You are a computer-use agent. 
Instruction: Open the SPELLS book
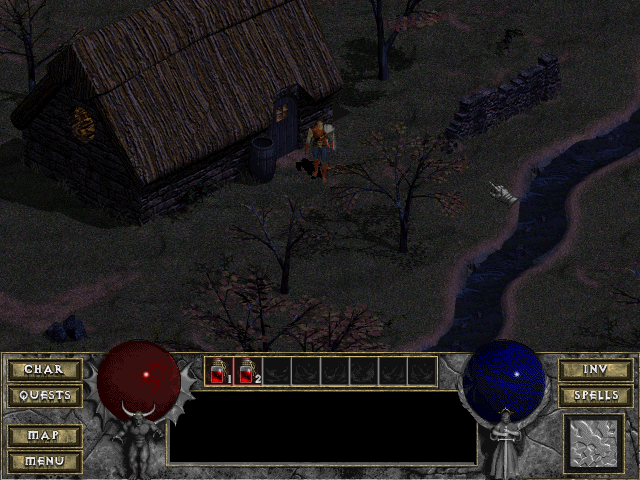595,396
